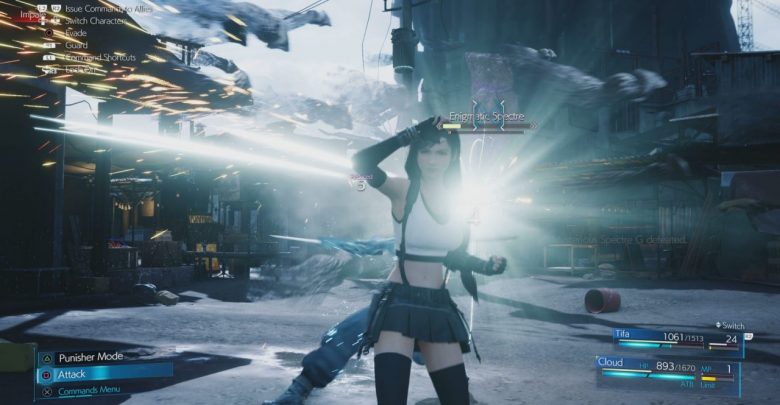Screen dimensions: 780x405
Task: Choose the Attack command
Action: [x=102, y=374]
